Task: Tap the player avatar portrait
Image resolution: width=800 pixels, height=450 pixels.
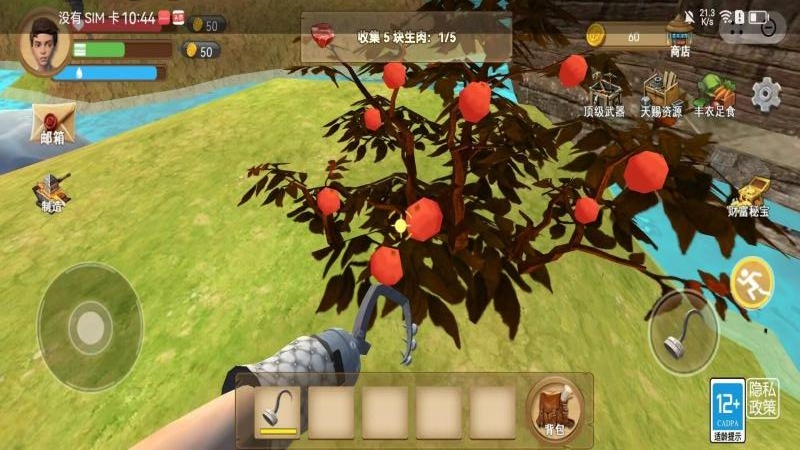Action: (42, 42)
